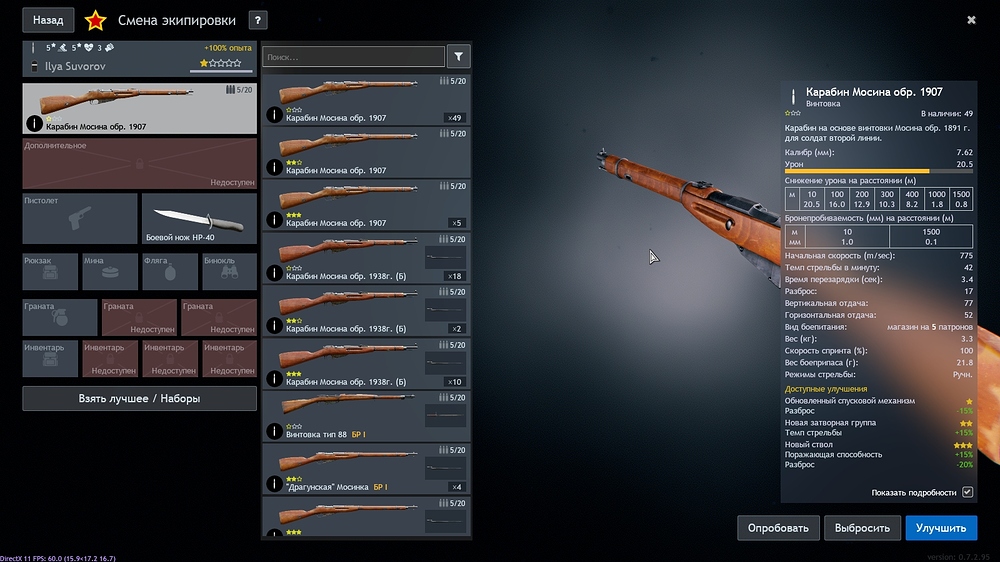This screenshot has height=562, width=1000.
Task: Choose the Фляга flask slot
Action: (x=168, y=271)
